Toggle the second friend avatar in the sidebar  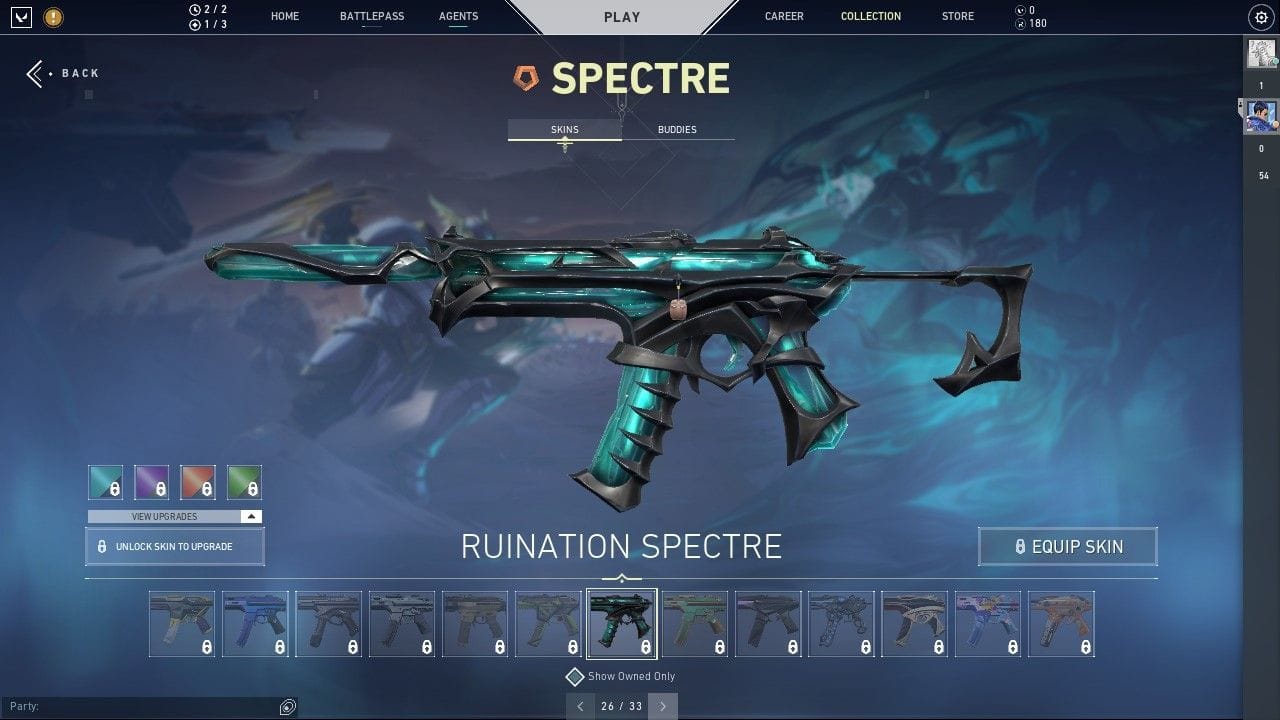(x=1262, y=113)
